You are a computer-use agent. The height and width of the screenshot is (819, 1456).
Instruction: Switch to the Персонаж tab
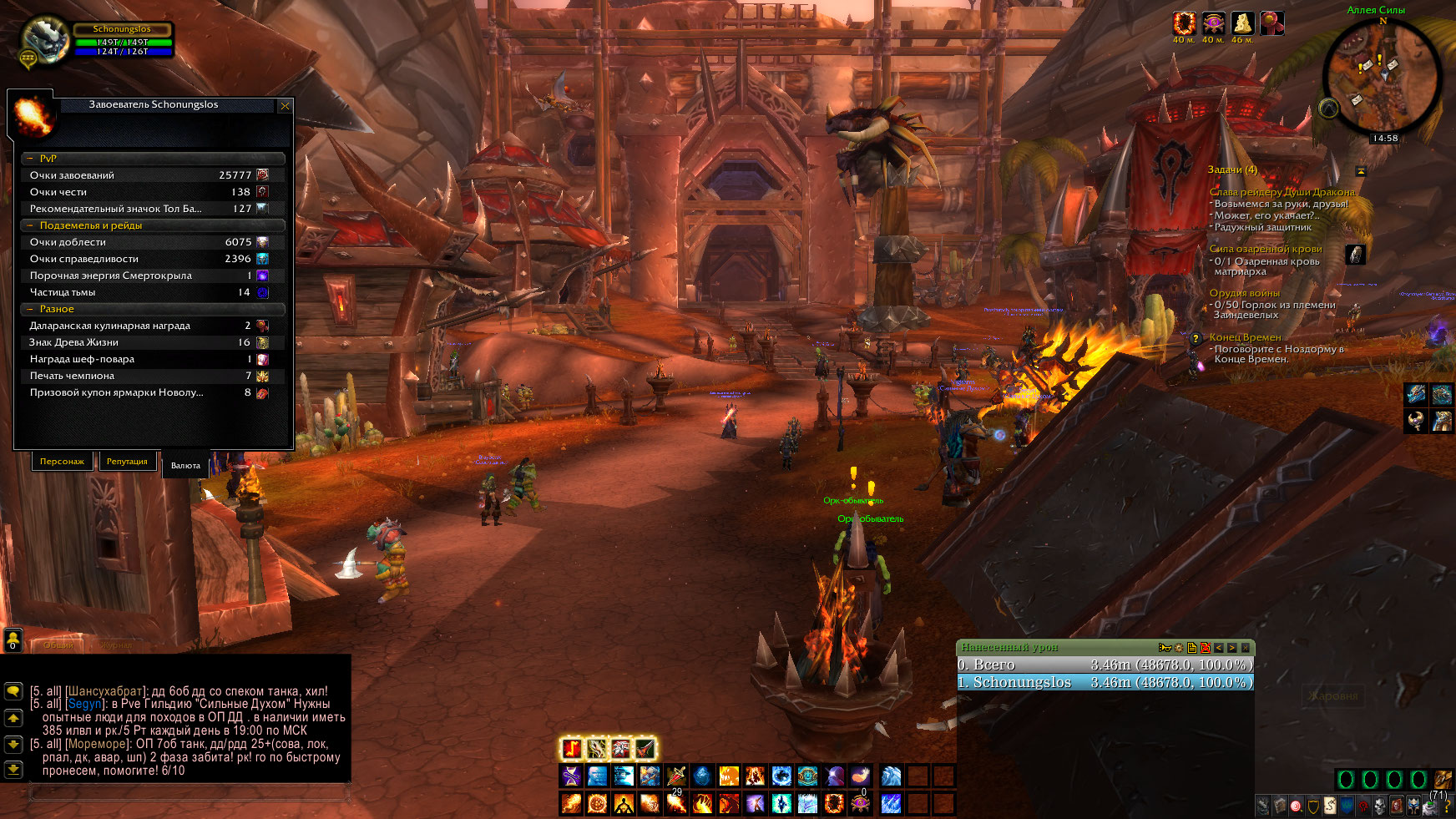(x=62, y=462)
